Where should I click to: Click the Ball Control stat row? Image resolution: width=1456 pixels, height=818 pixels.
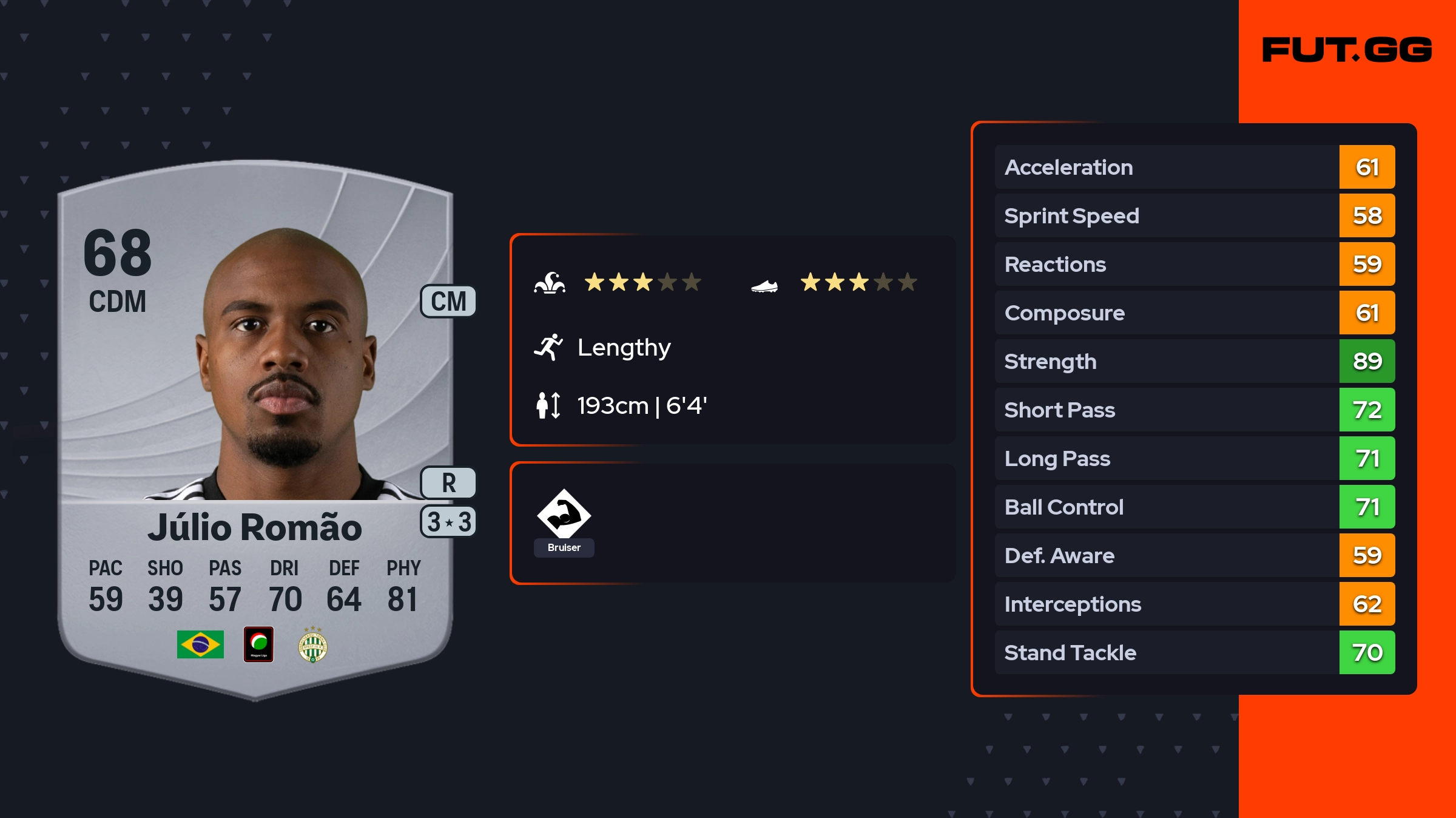1194,507
